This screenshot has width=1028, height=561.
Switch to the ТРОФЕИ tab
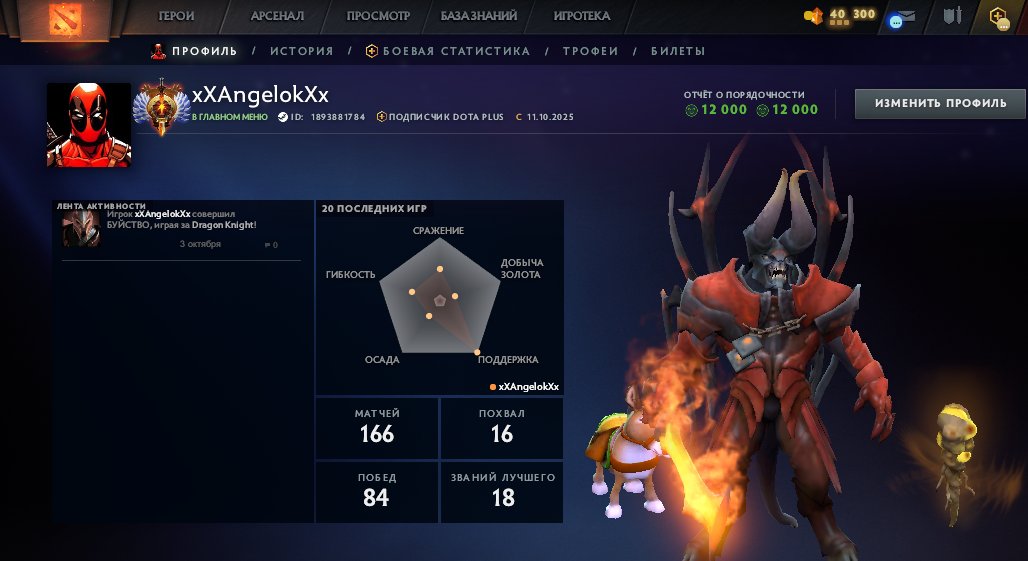pyautogui.click(x=590, y=51)
